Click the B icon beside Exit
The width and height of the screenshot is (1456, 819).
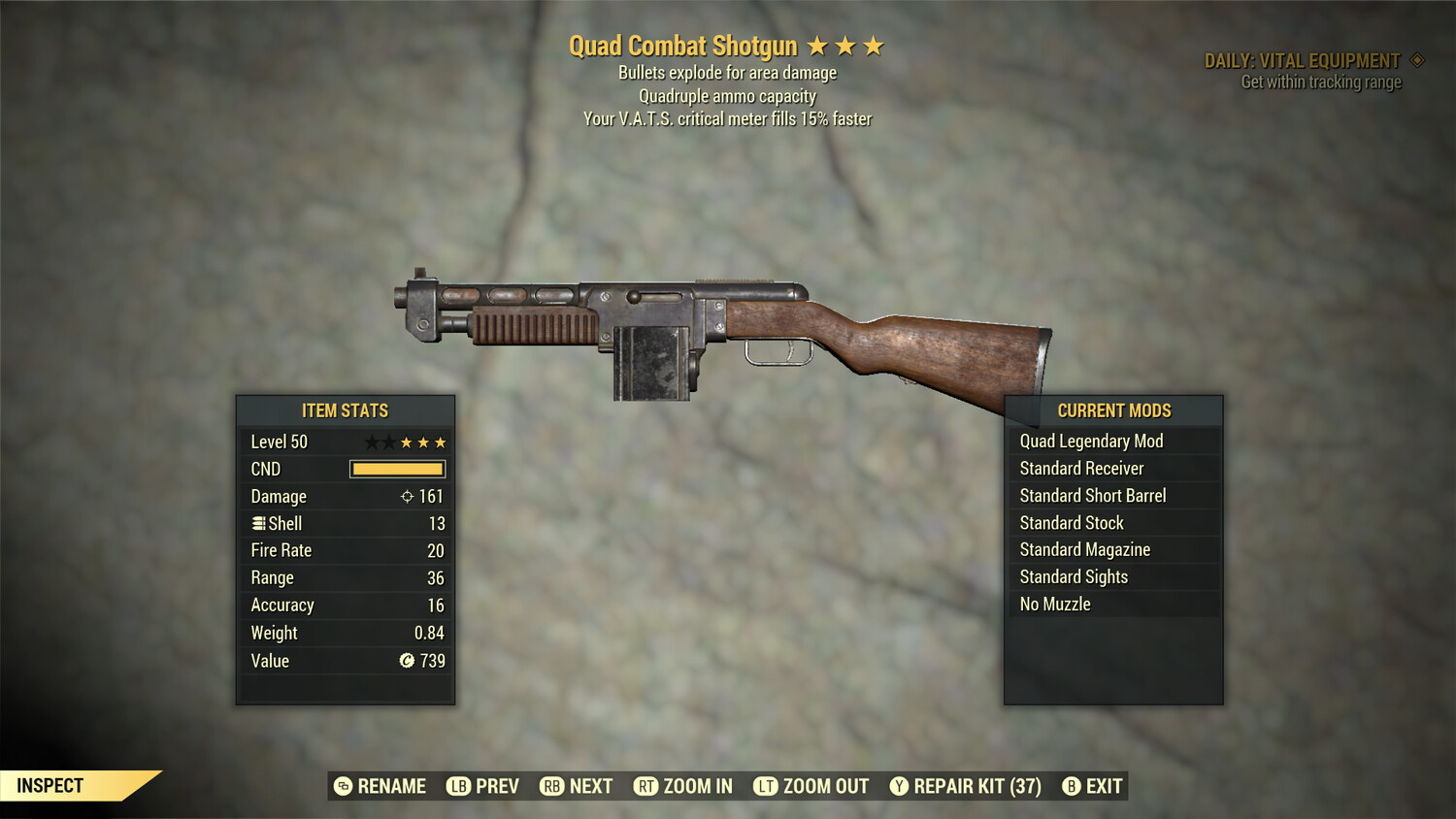[1072, 786]
